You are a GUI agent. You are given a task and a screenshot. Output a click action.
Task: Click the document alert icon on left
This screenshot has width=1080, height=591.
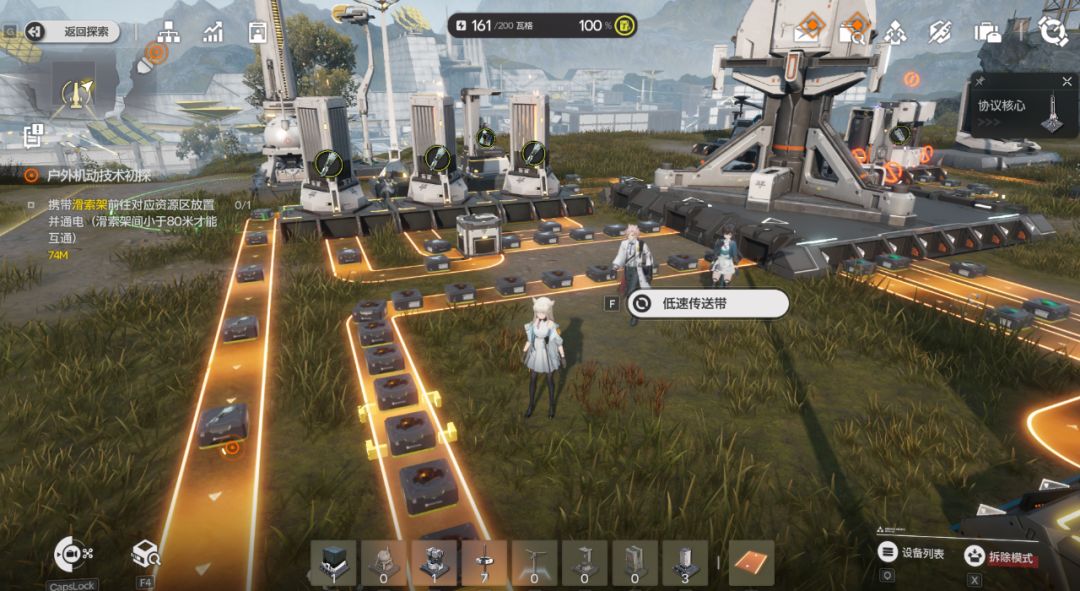coord(35,134)
